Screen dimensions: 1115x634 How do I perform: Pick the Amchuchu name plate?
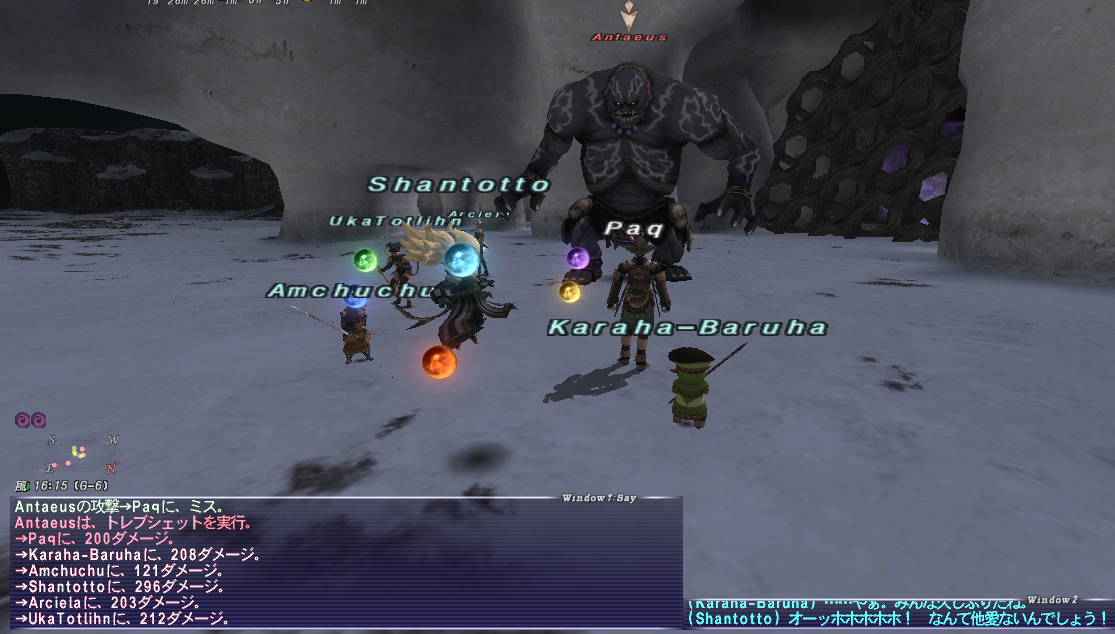click(355, 291)
